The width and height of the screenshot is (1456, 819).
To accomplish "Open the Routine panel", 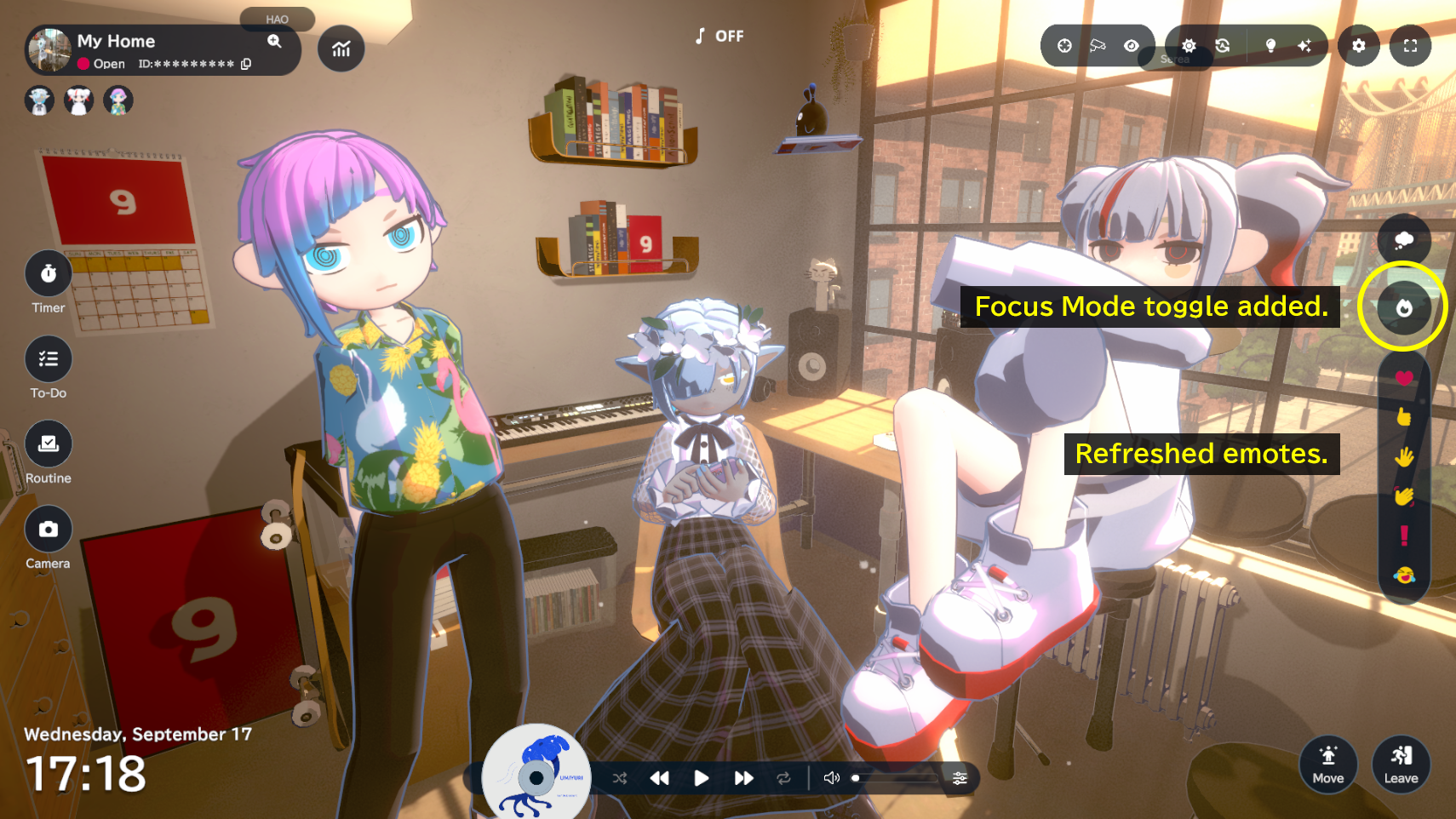I will [49, 444].
